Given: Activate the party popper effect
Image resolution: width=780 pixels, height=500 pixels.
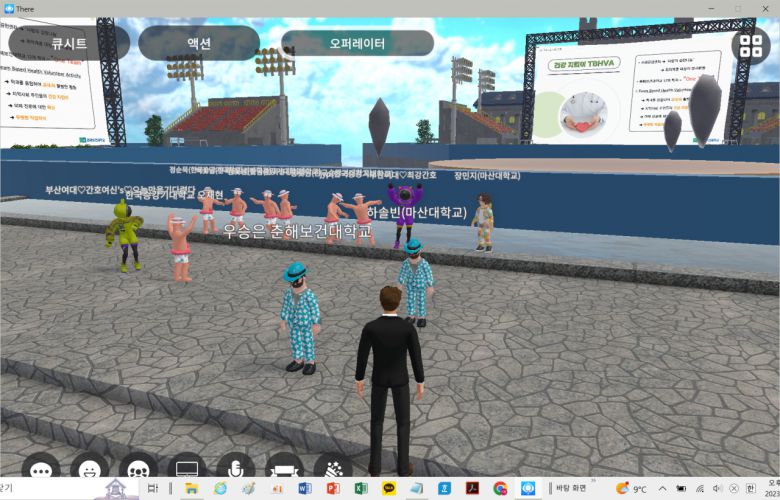Looking at the screenshot, I should (x=333, y=468).
